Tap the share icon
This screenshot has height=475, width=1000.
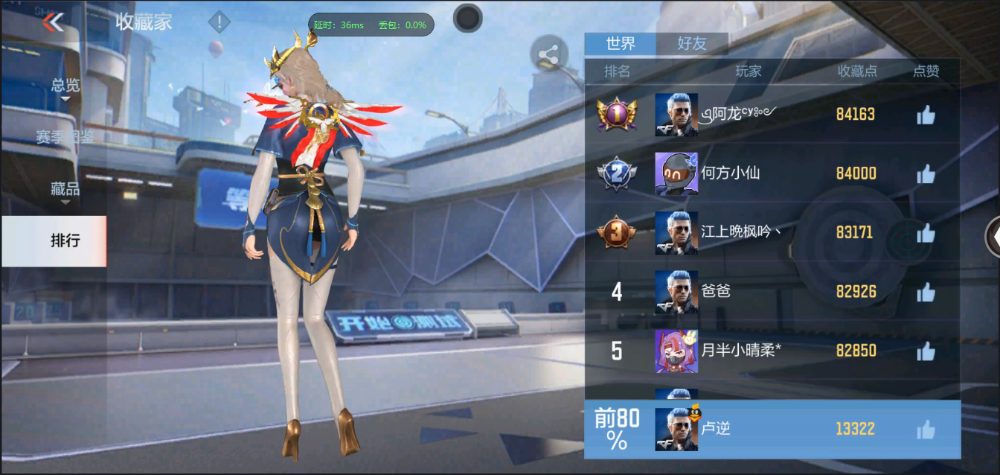point(548,56)
